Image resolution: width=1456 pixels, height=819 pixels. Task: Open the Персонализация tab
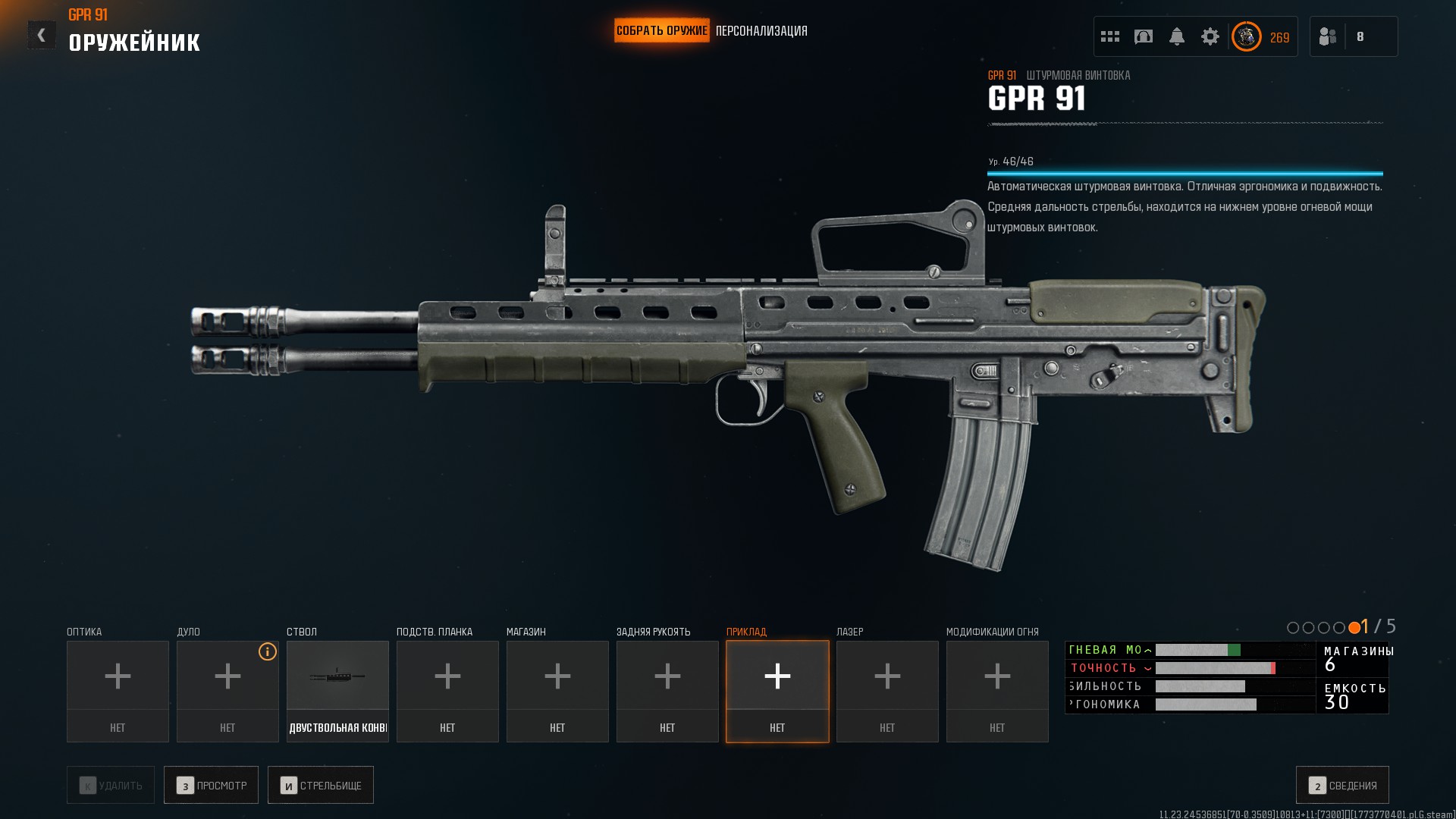pyautogui.click(x=761, y=31)
